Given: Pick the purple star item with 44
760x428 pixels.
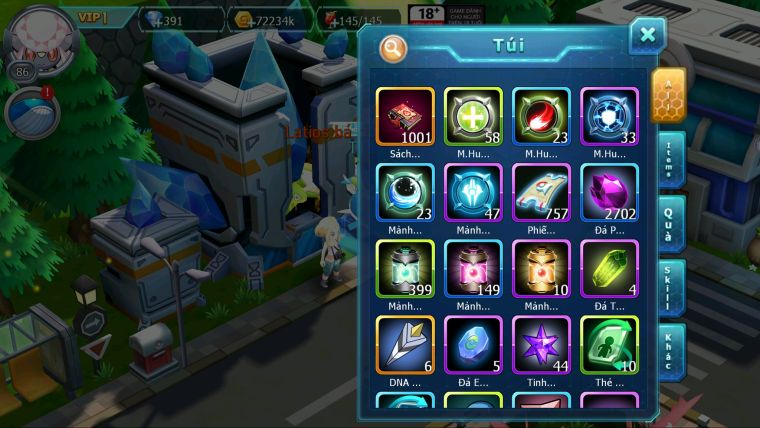Looking at the screenshot, I should (x=541, y=345).
